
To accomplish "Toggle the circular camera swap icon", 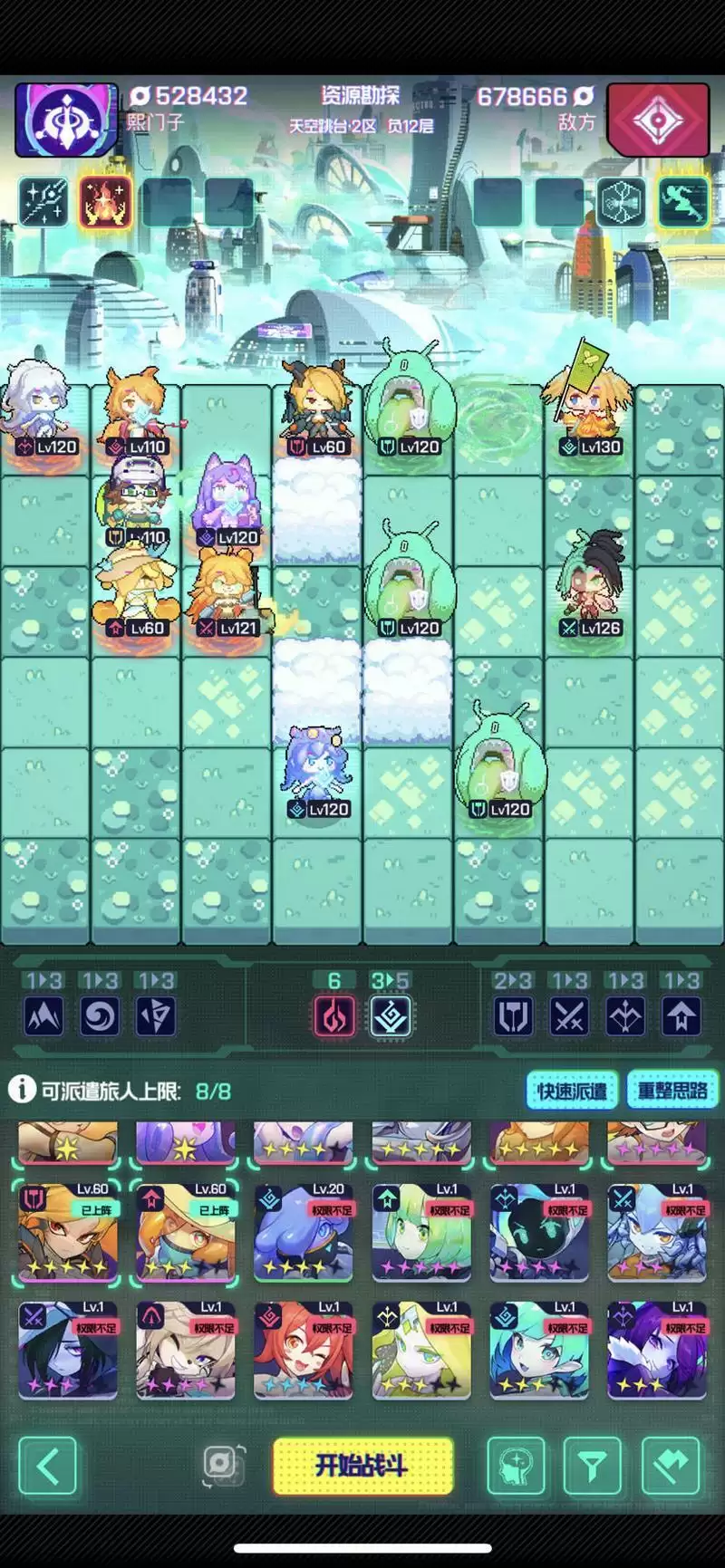I will [223, 1463].
